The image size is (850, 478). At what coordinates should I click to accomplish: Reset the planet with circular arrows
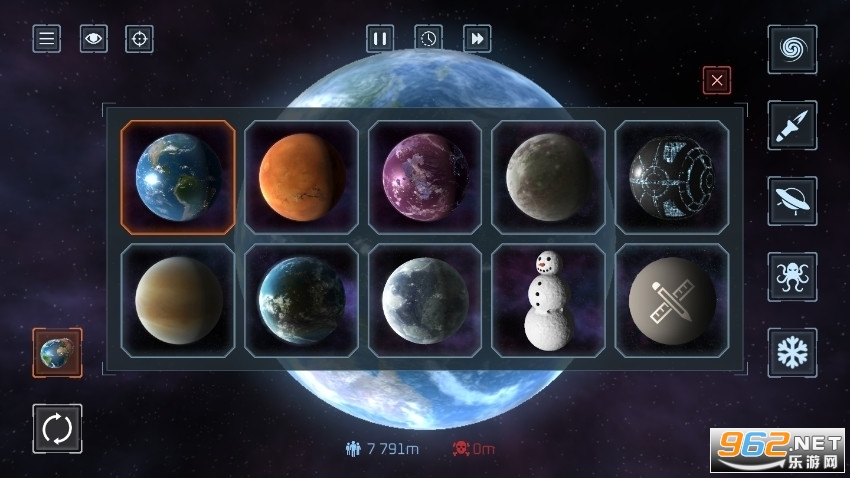pos(57,429)
